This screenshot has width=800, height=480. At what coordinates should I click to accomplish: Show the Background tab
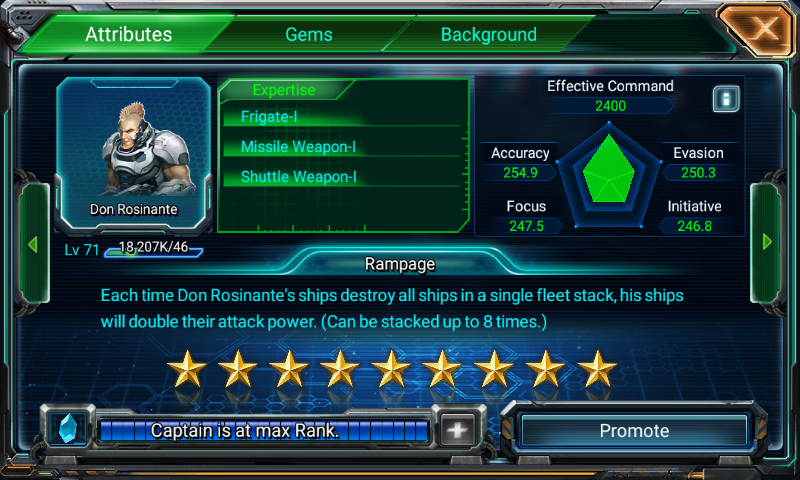point(488,34)
